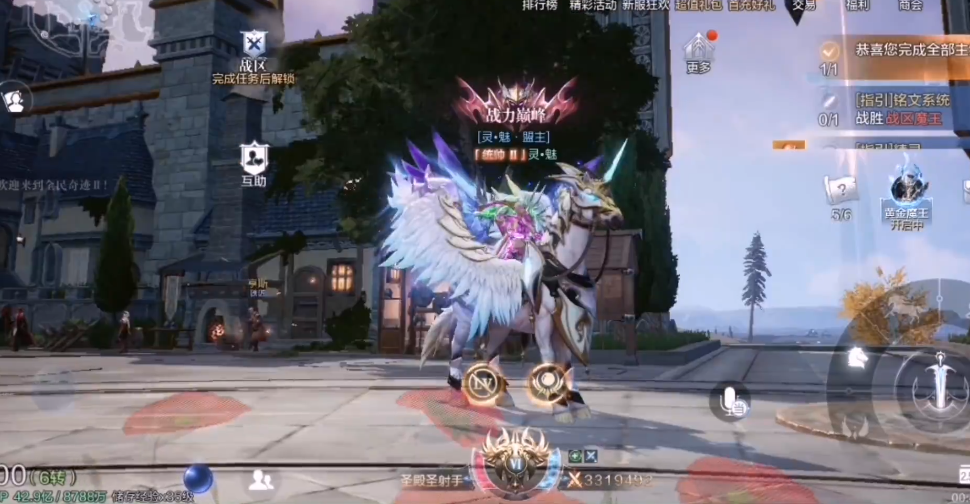
Task: Toggle the microphone voice chat button
Action: 732,401
